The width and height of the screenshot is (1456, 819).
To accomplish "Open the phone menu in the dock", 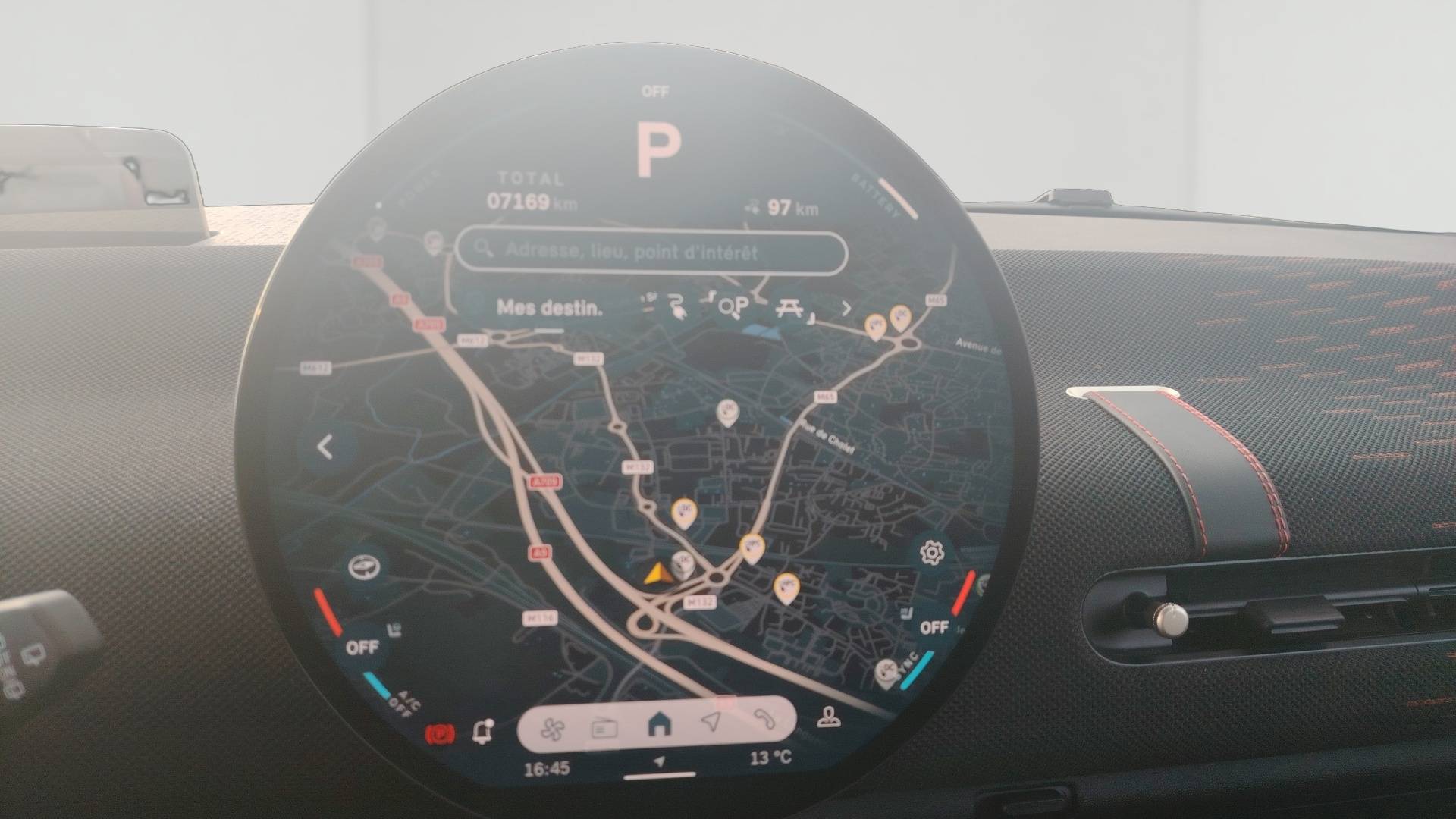I will [x=763, y=719].
